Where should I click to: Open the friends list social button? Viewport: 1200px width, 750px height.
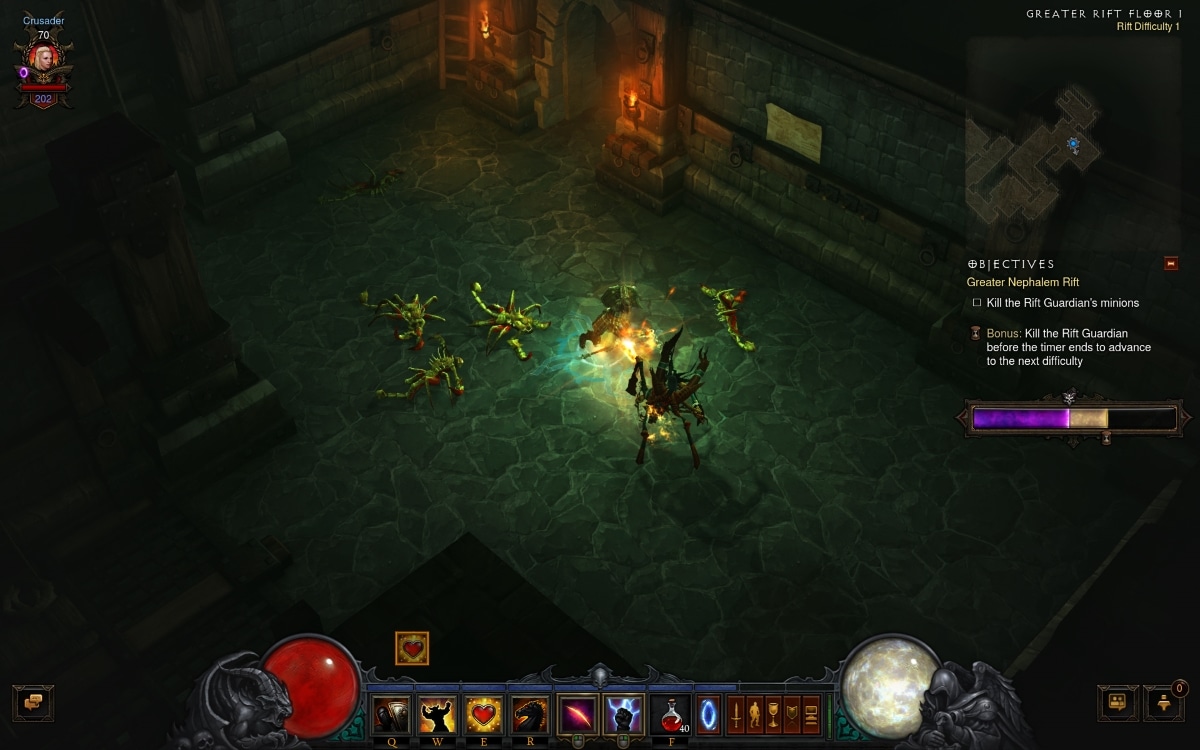[1117, 702]
